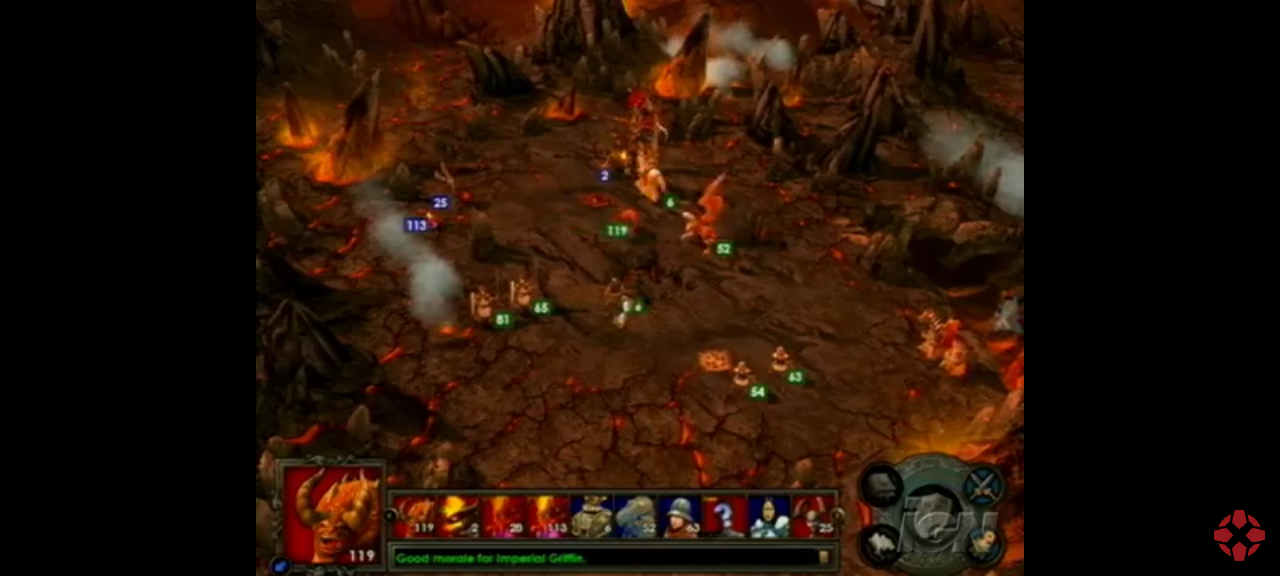This screenshot has width=1280, height=576.
Task: Click the question mark portrait in turn bar
Action: click(723, 517)
